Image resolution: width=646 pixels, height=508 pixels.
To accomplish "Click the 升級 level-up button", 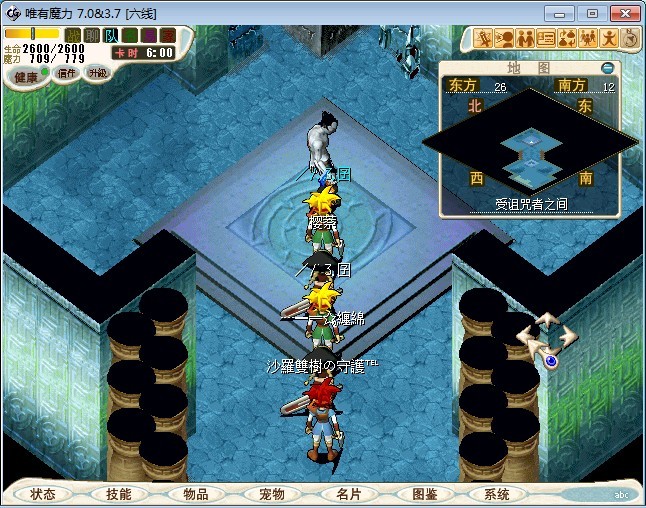I will (98, 73).
